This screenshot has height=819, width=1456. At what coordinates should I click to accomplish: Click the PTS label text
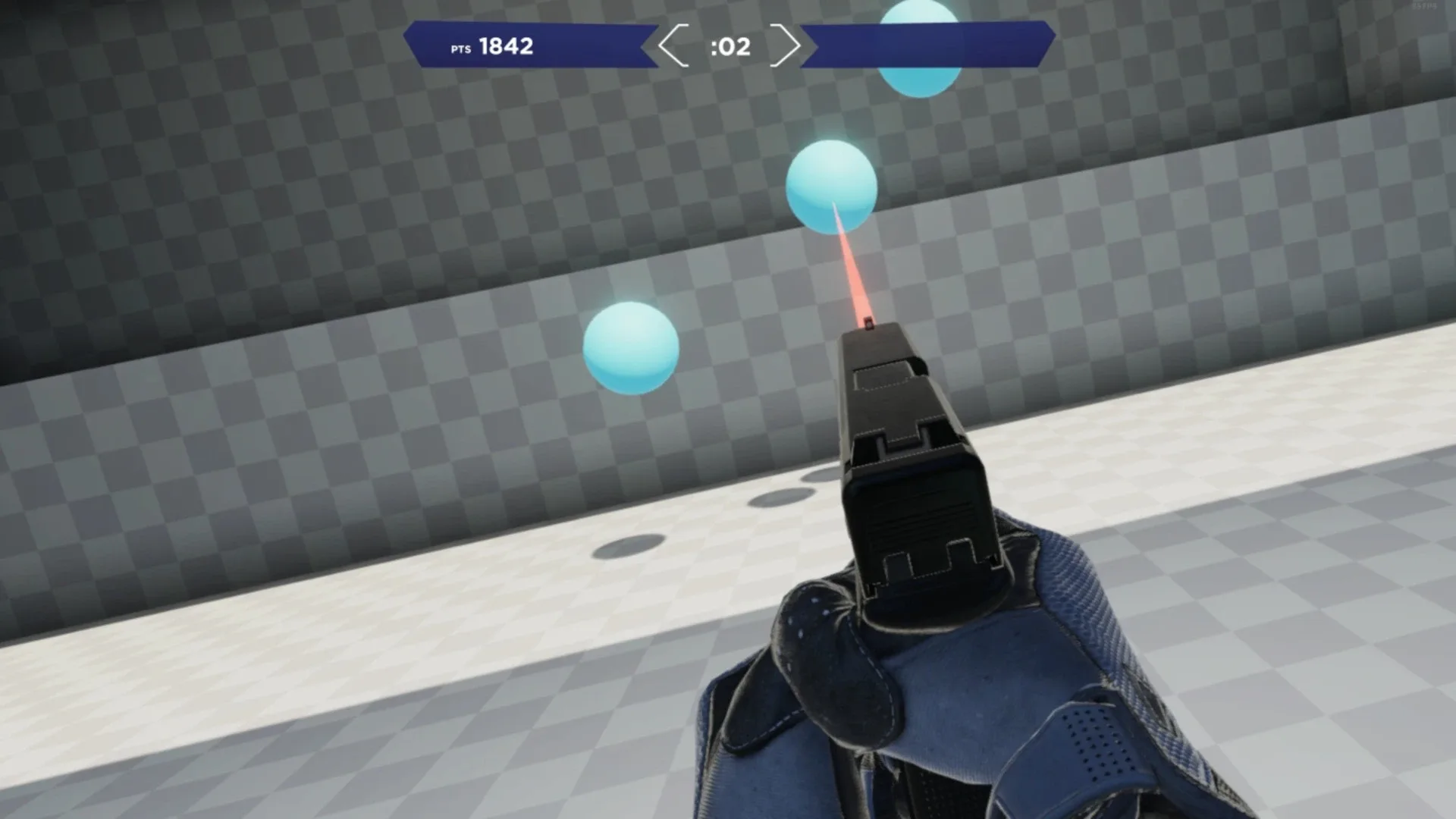click(x=455, y=49)
